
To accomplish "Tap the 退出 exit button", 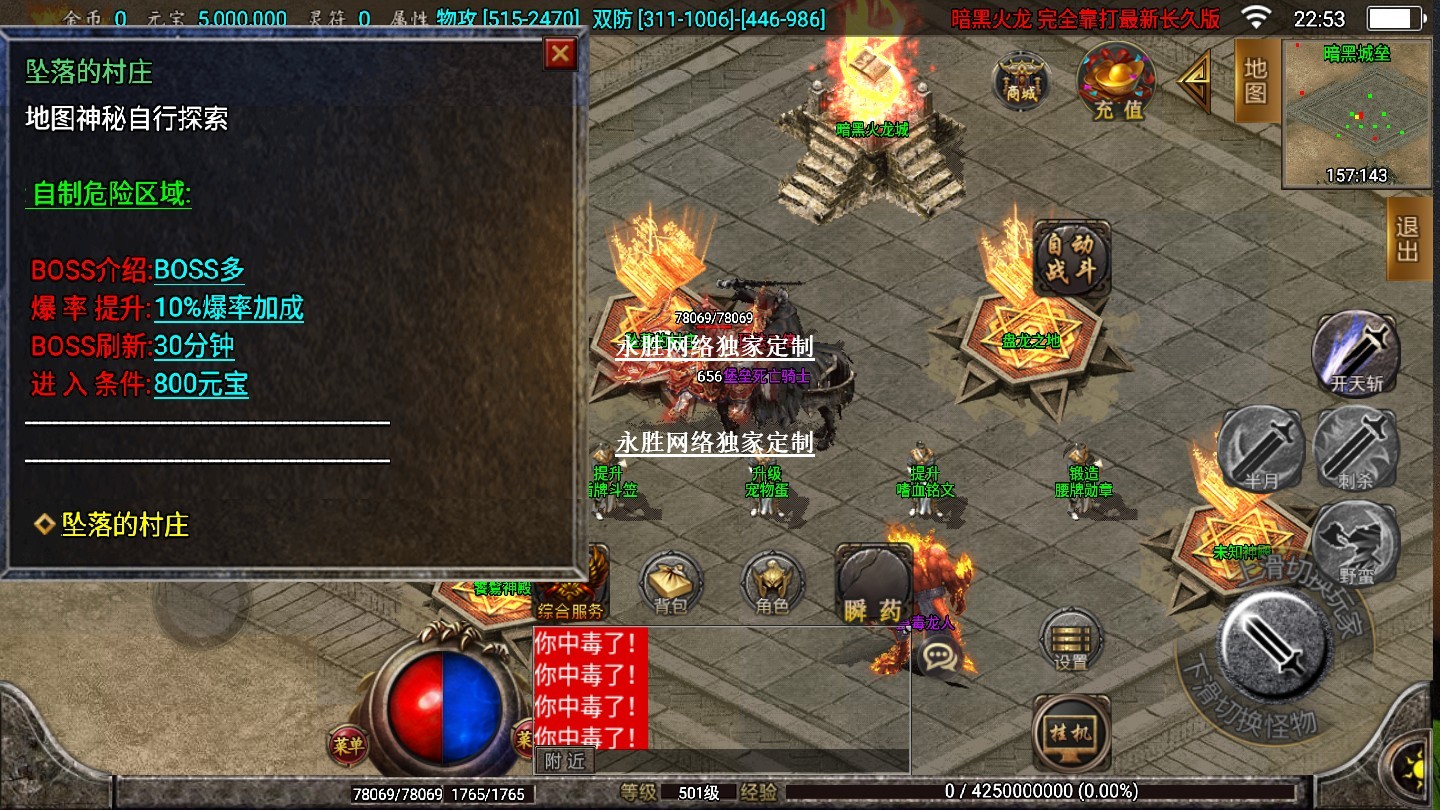I will [x=1408, y=238].
